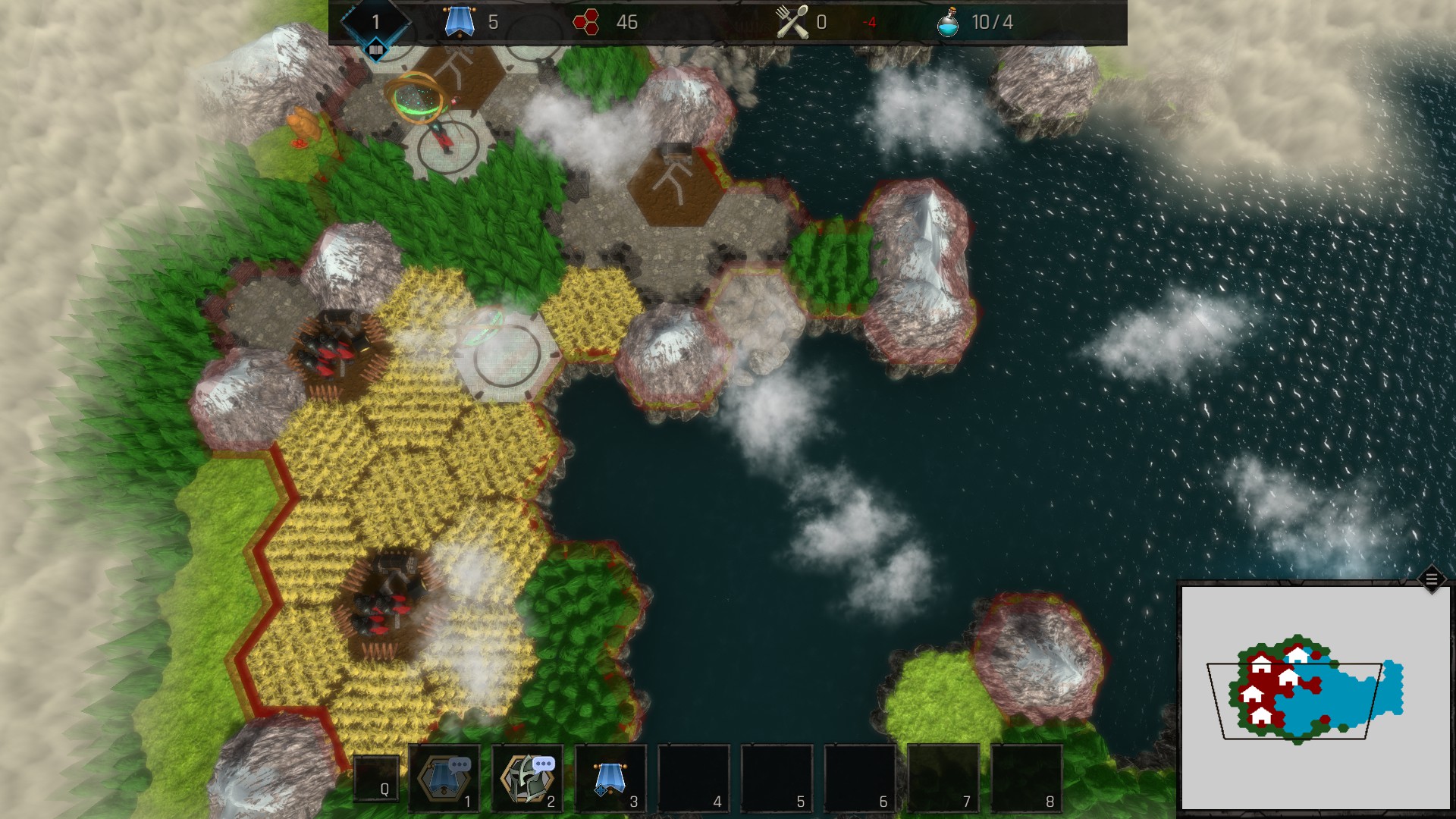
Task: Click the potion flask icon
Action: click(x=948, y=22)
